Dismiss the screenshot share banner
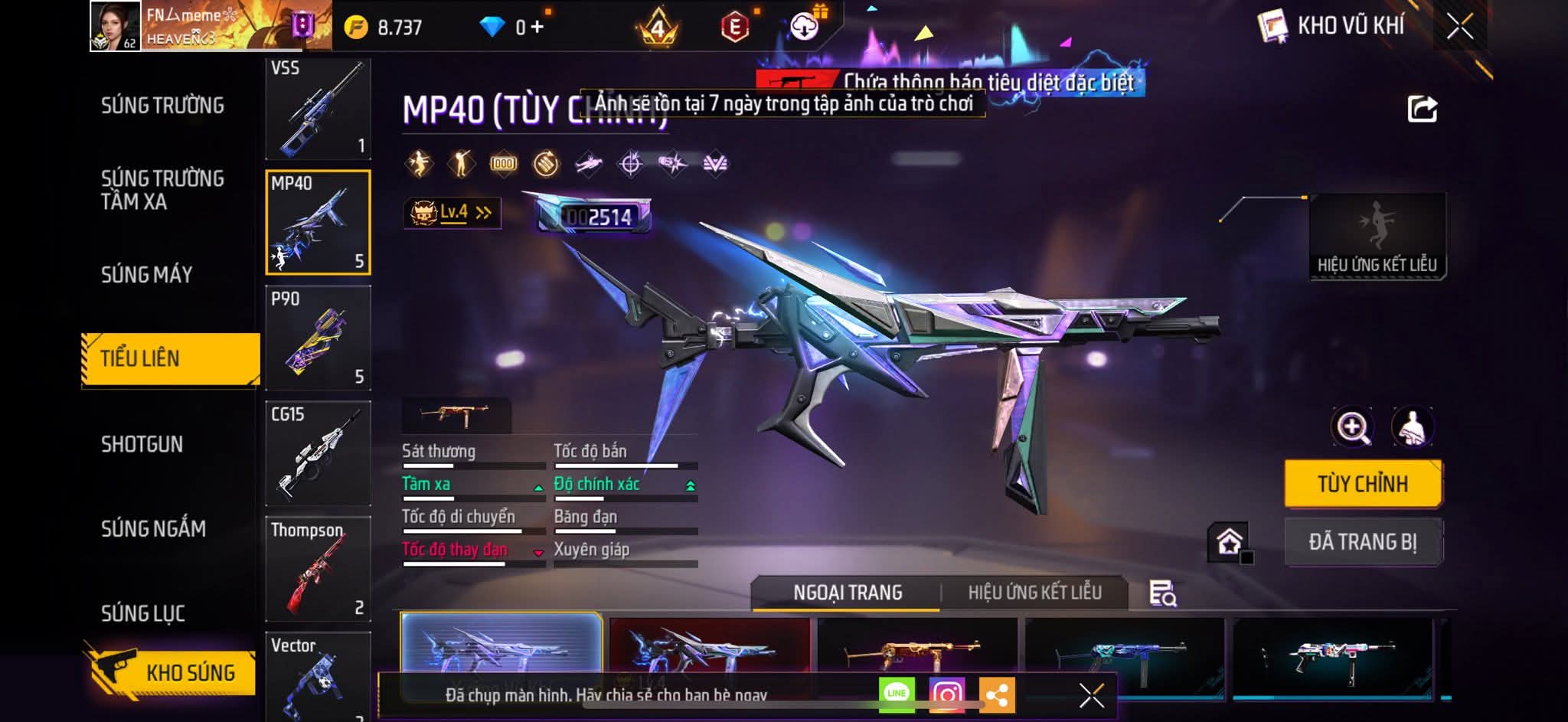Screen dimensions: 1568x722 point(1091,695)
